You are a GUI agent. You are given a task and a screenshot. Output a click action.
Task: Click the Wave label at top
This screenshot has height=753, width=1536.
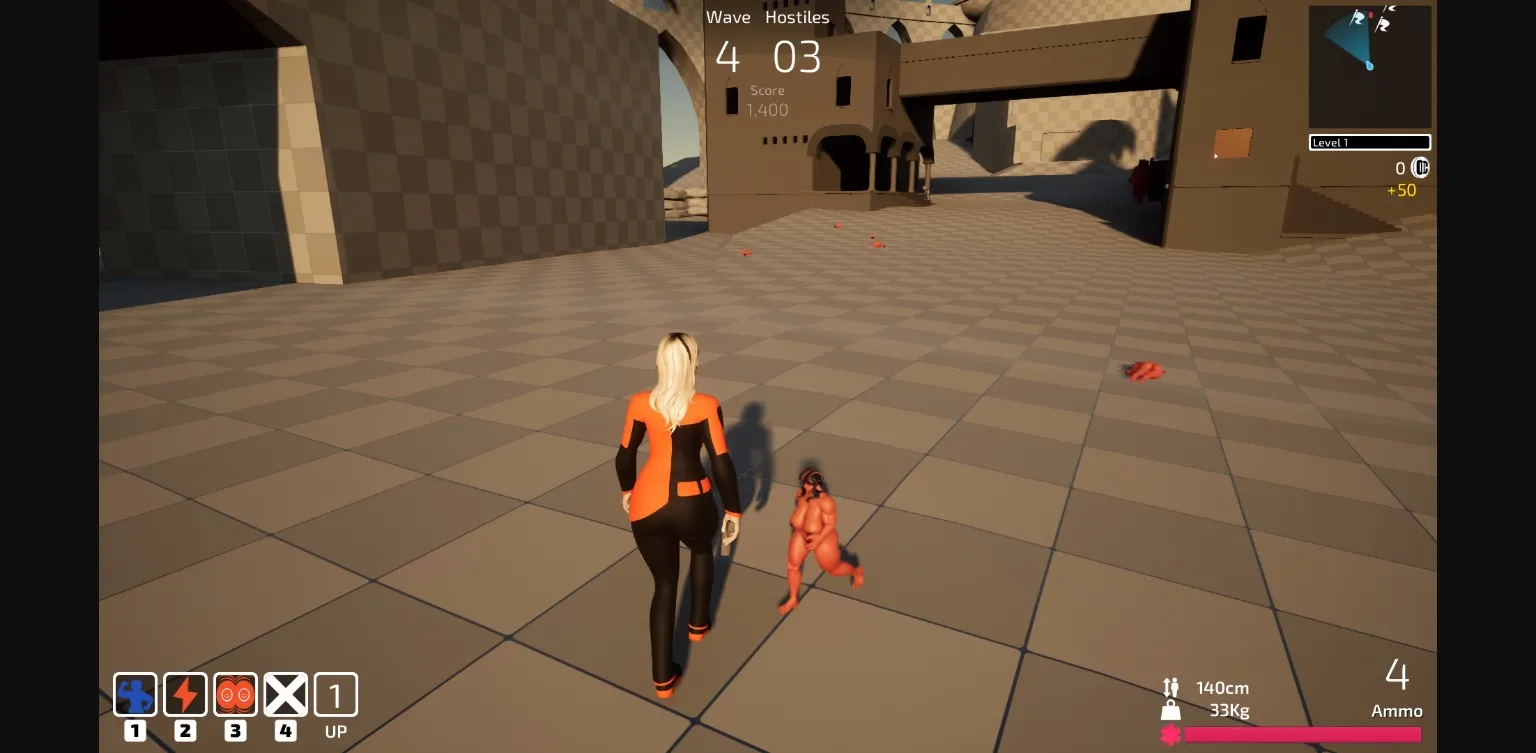pos(728,17)
